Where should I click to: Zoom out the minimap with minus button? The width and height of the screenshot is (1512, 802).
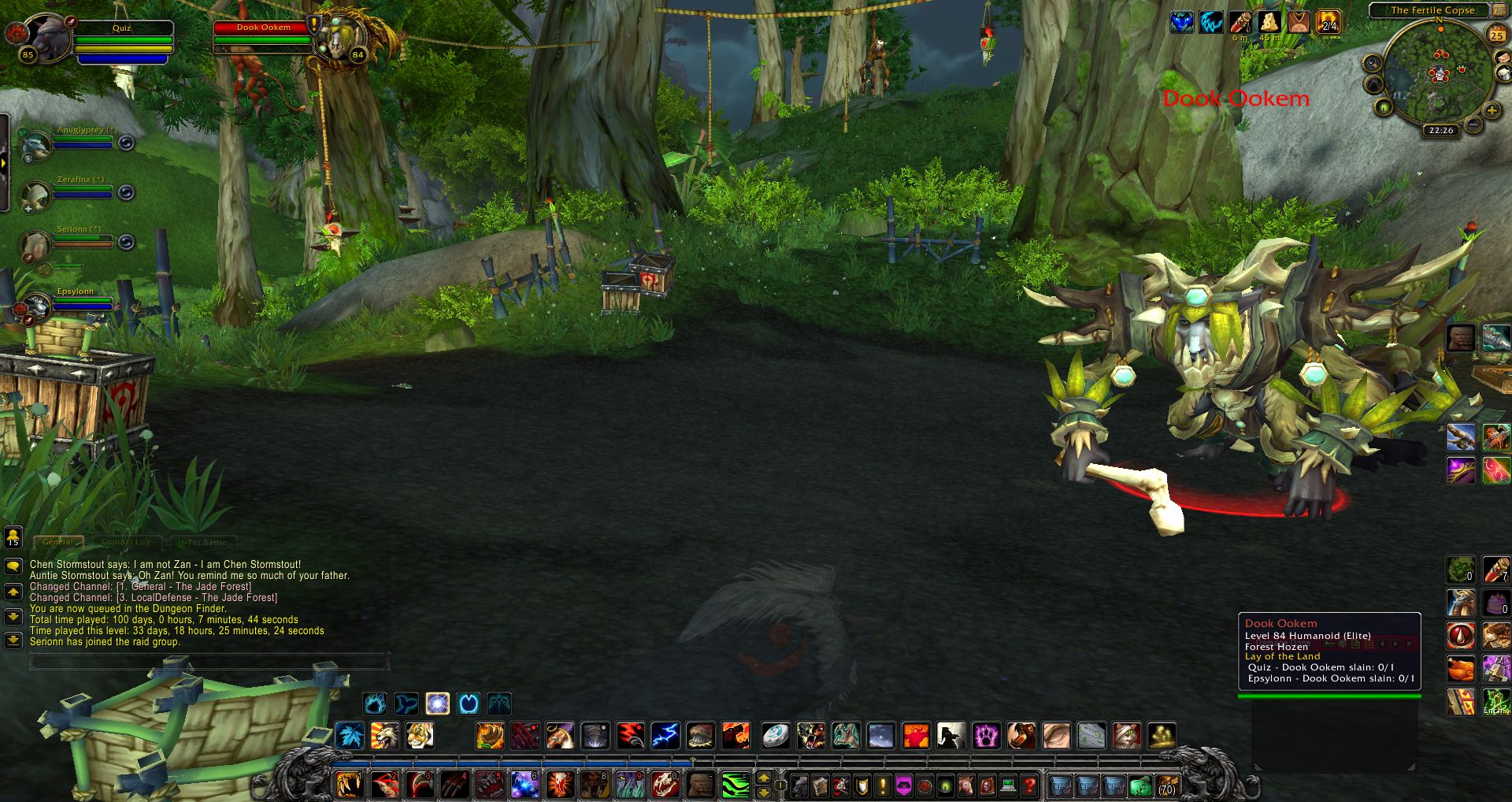(1473, 124)
